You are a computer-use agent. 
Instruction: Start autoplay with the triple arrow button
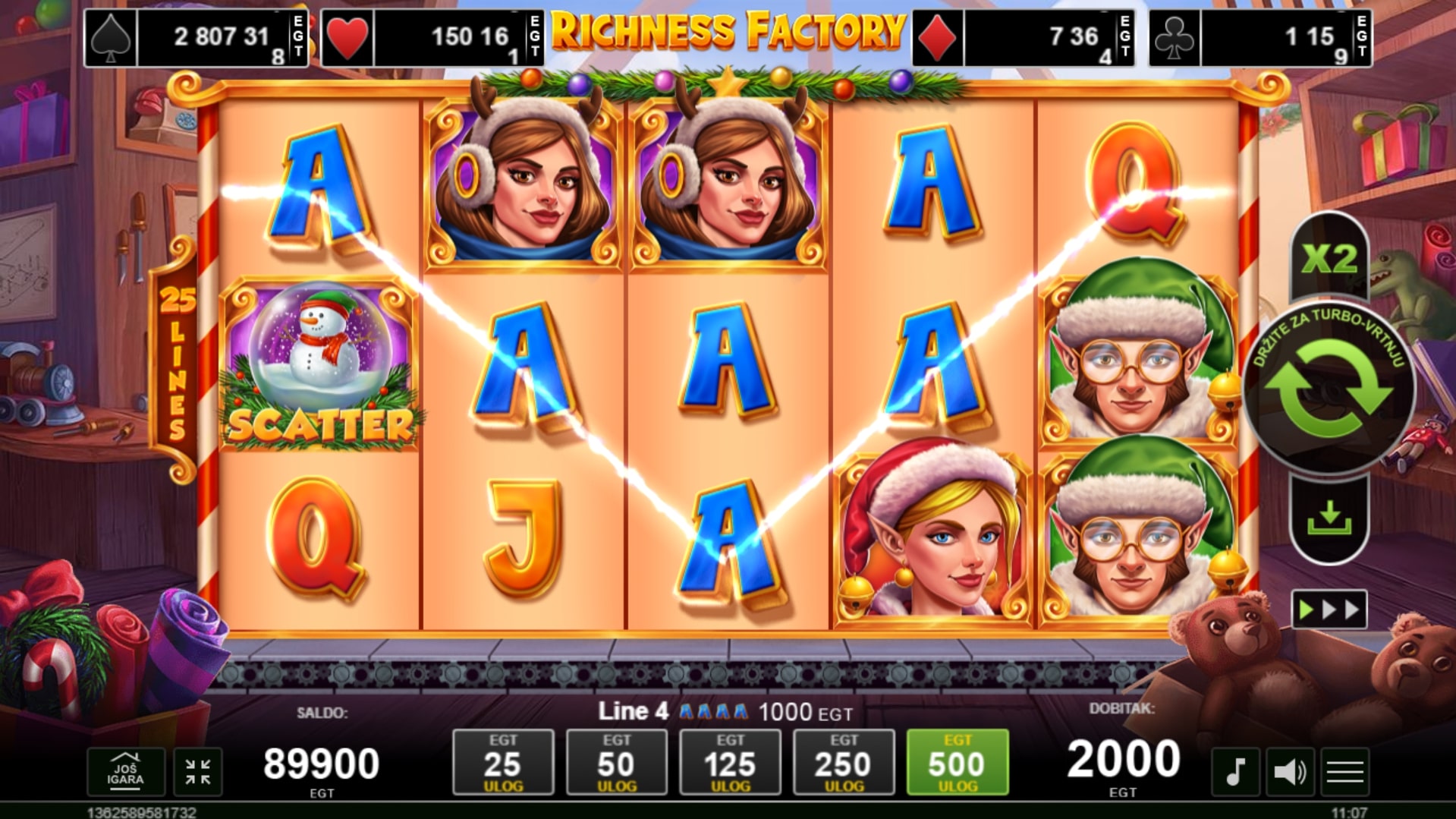coord(1329,610)
